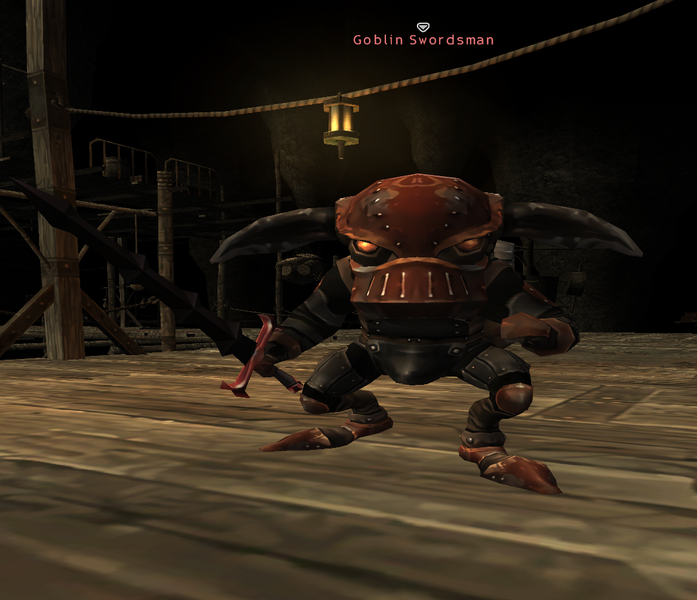Select the Goblin Swordsman name label
Image resolution: width=697 pixels, height=600 pixels.
coord(423,40)
